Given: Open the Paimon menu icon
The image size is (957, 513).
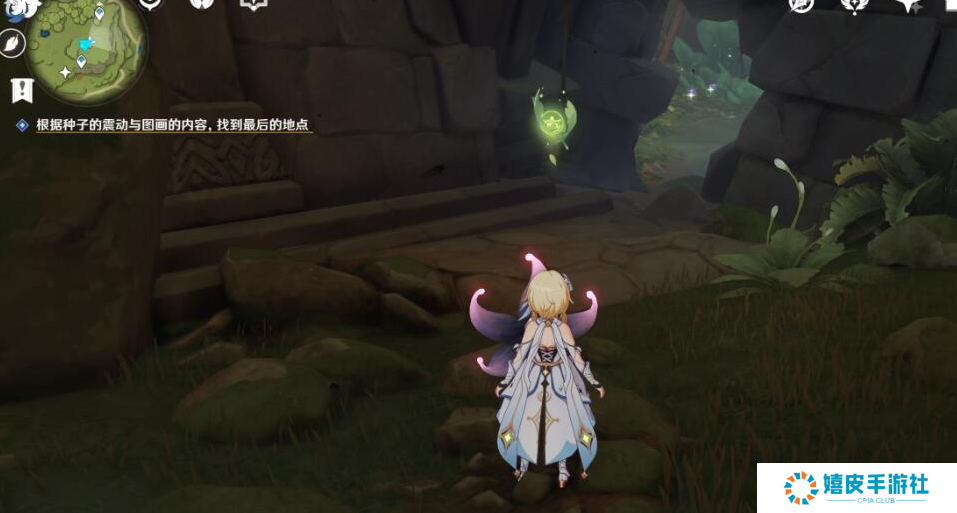Looking at the screenshot, I should 22,9.
